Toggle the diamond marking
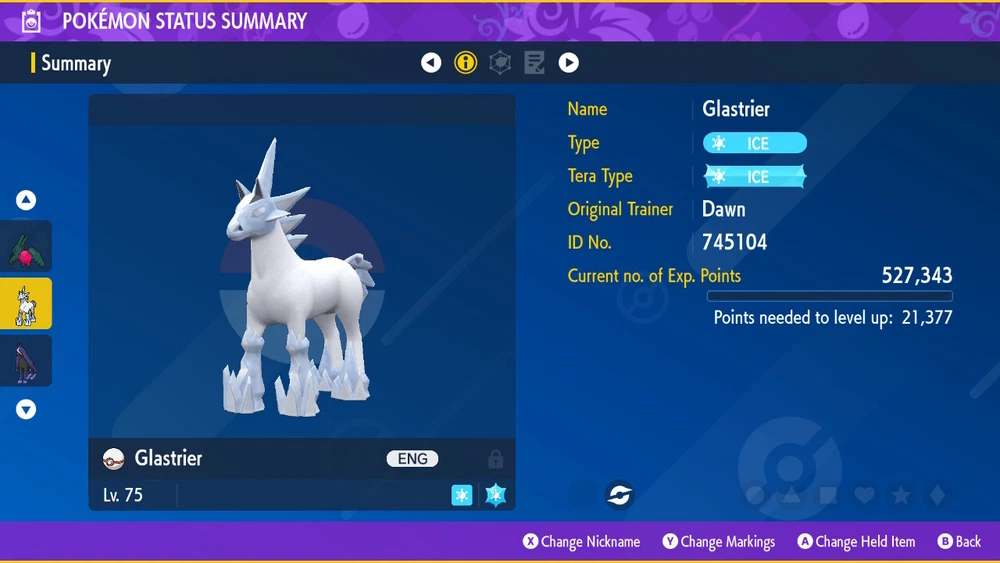This screenshot has width=1000, height=563. [x=936, y=495]
